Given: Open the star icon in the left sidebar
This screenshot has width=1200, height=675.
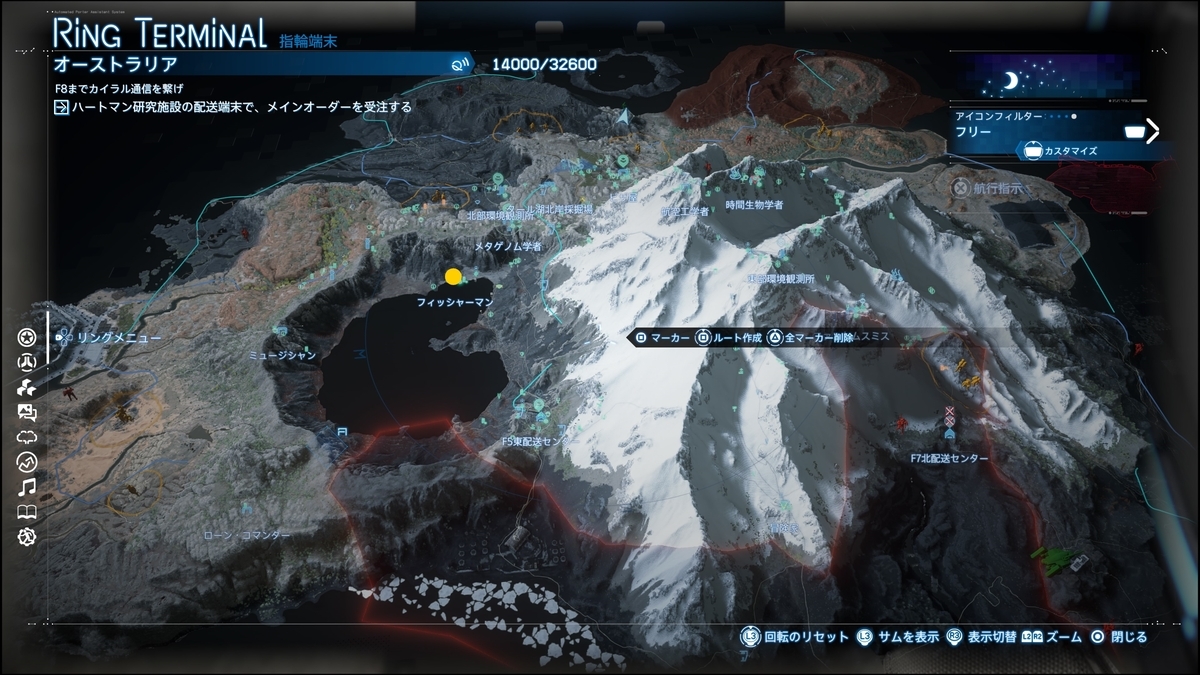Looking at the screenshot, I should pos(27,338).
